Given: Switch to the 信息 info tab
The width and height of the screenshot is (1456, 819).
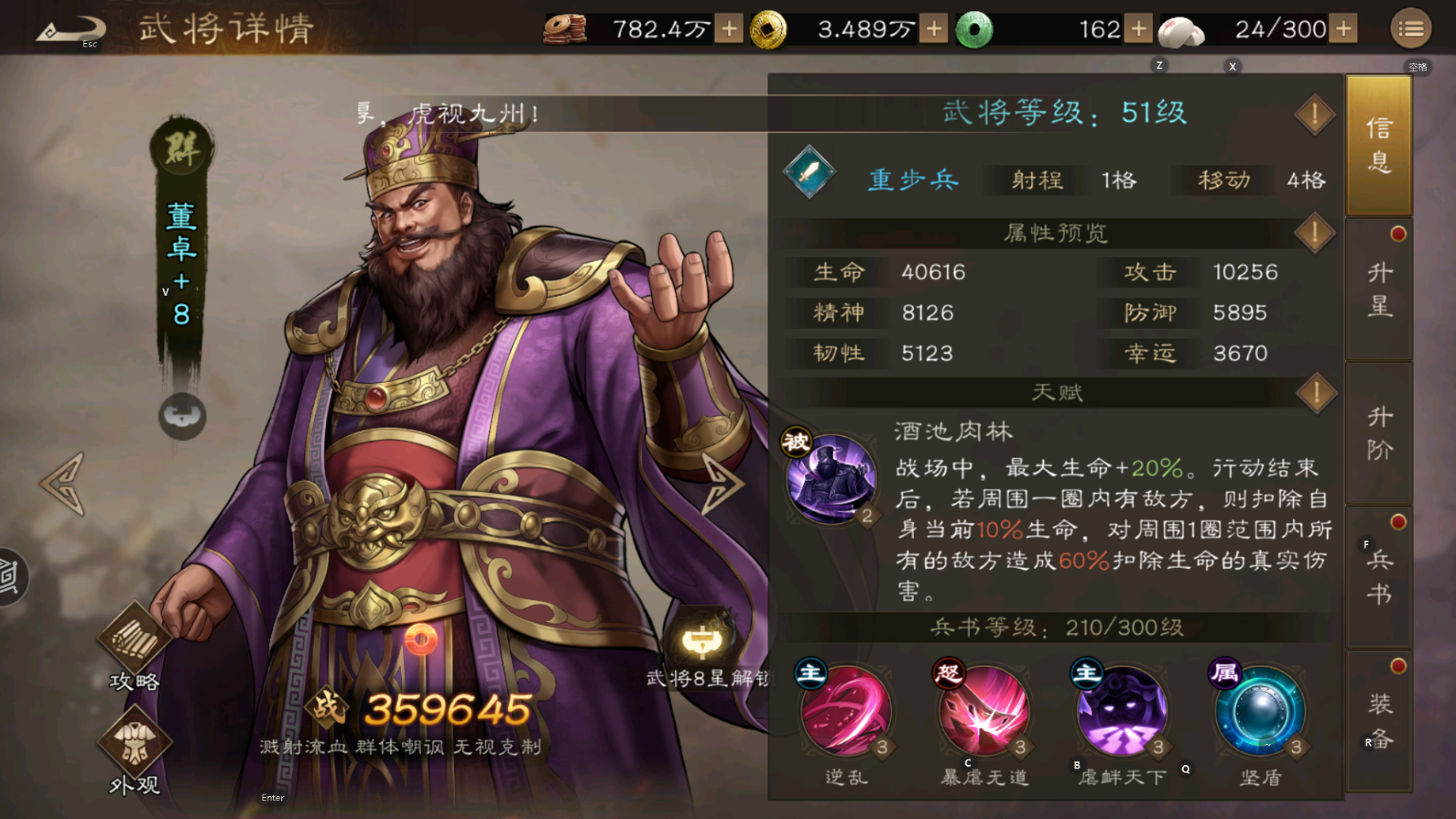Looking at the screenshot, I should (1379, 145).
